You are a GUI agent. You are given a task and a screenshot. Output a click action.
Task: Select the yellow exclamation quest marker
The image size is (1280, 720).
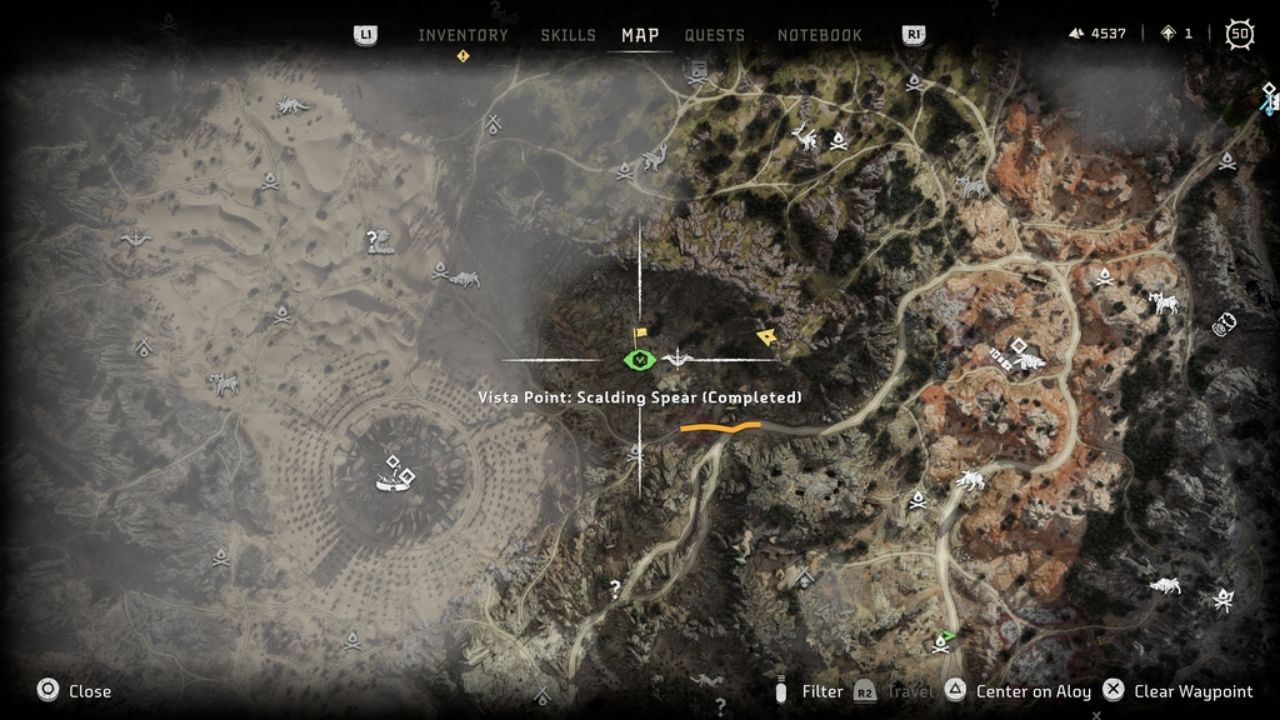tap(463, 56)
